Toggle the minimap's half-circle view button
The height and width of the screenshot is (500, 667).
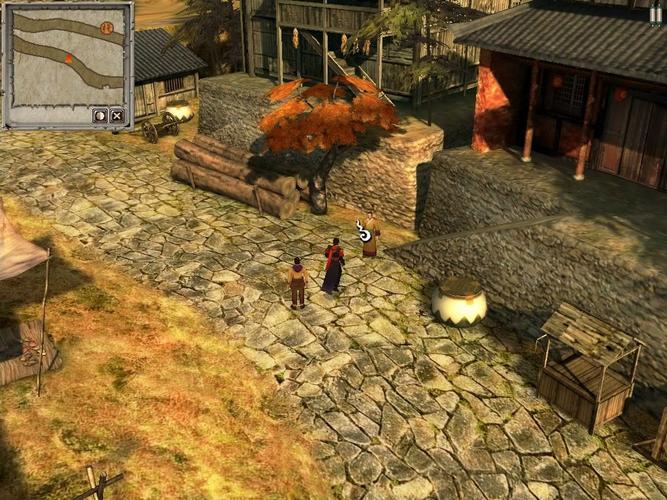(x=100, y=116)
